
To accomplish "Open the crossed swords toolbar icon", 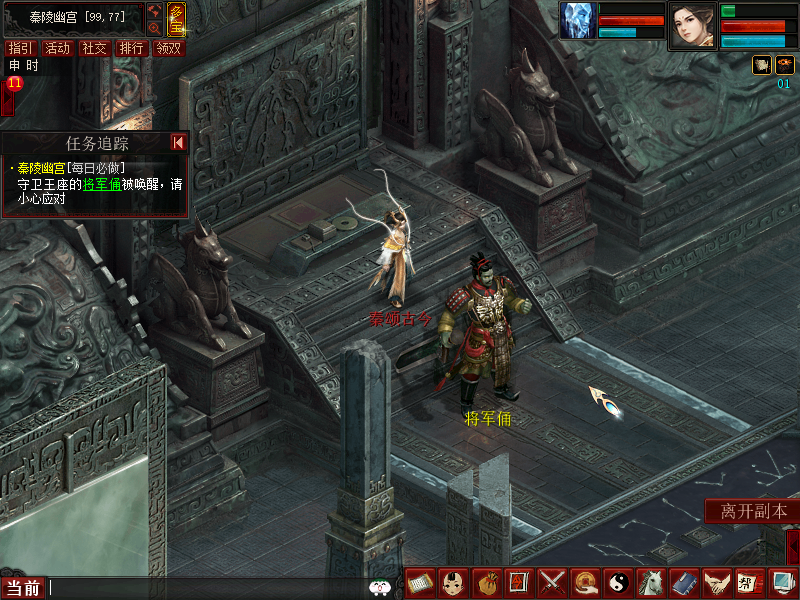I will pos(552,582).
